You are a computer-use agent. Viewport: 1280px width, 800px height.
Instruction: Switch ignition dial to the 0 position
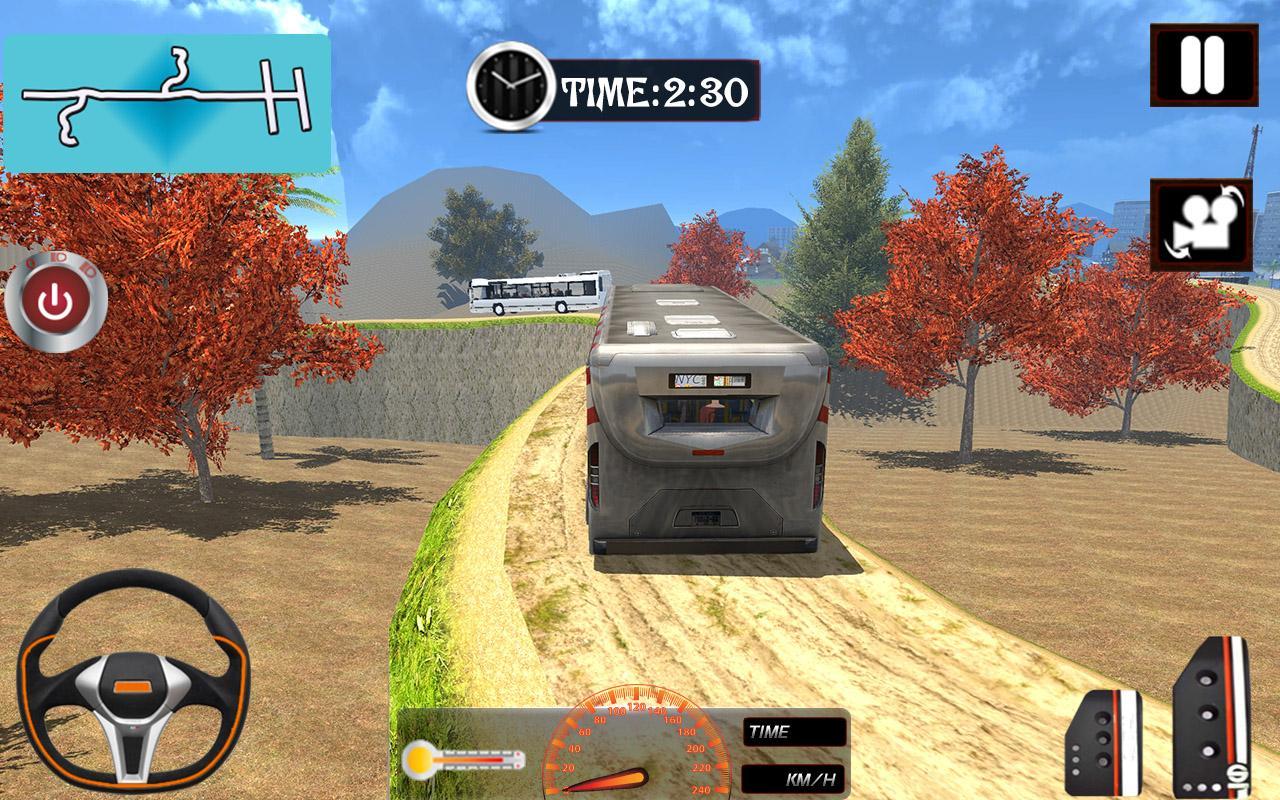coord(30,262)
